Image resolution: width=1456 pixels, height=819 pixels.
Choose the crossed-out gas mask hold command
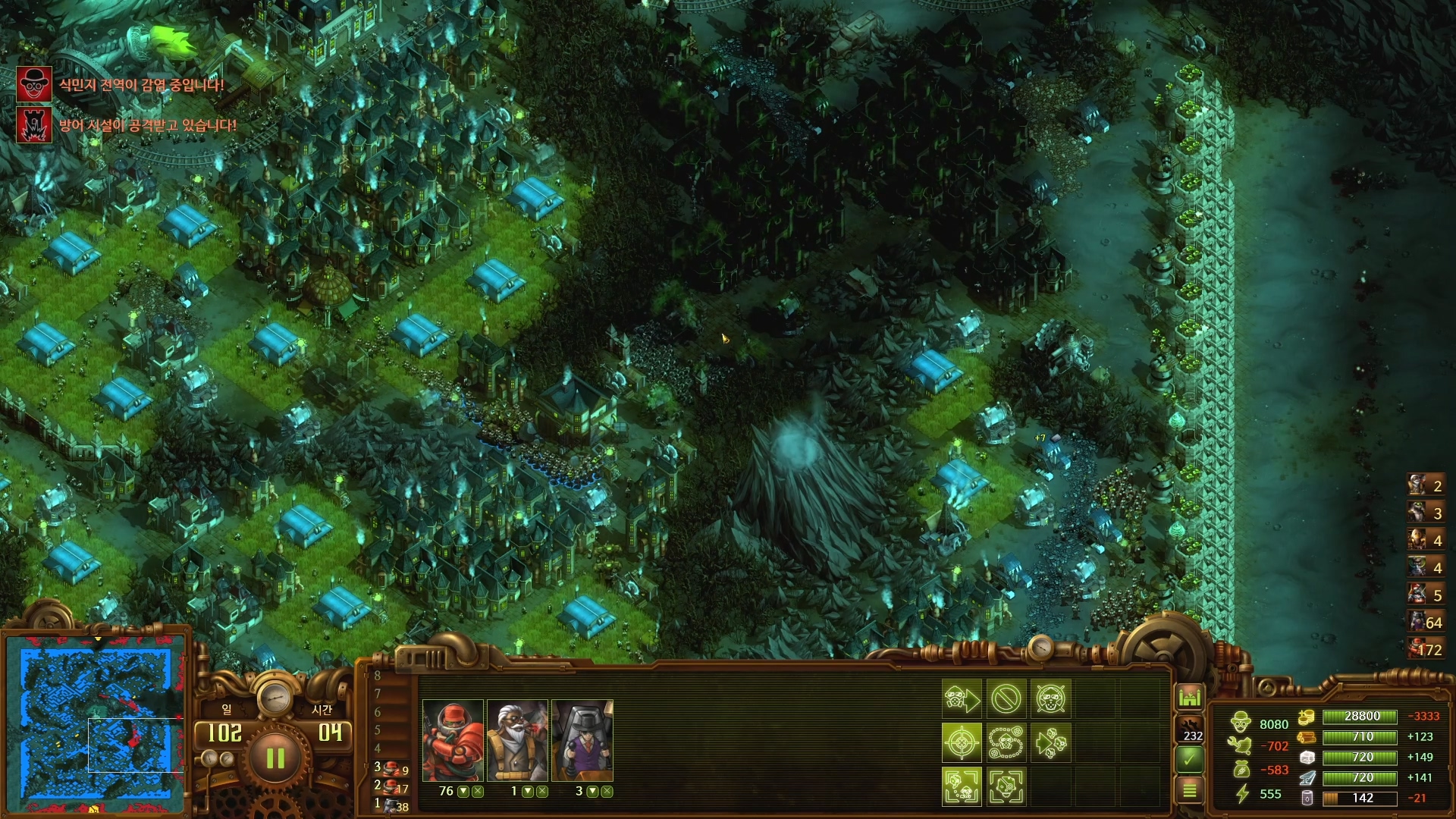1050,698
